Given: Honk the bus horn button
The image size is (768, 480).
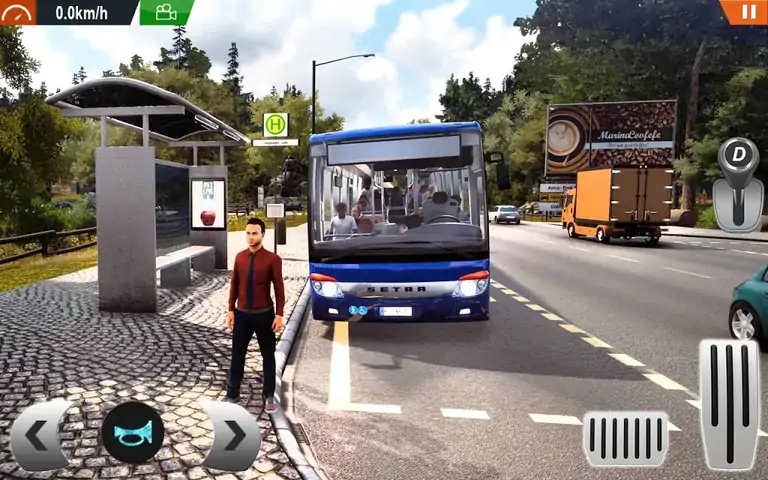Looking at the screenshot, I should pyautogui.click(x=133, y=433).
